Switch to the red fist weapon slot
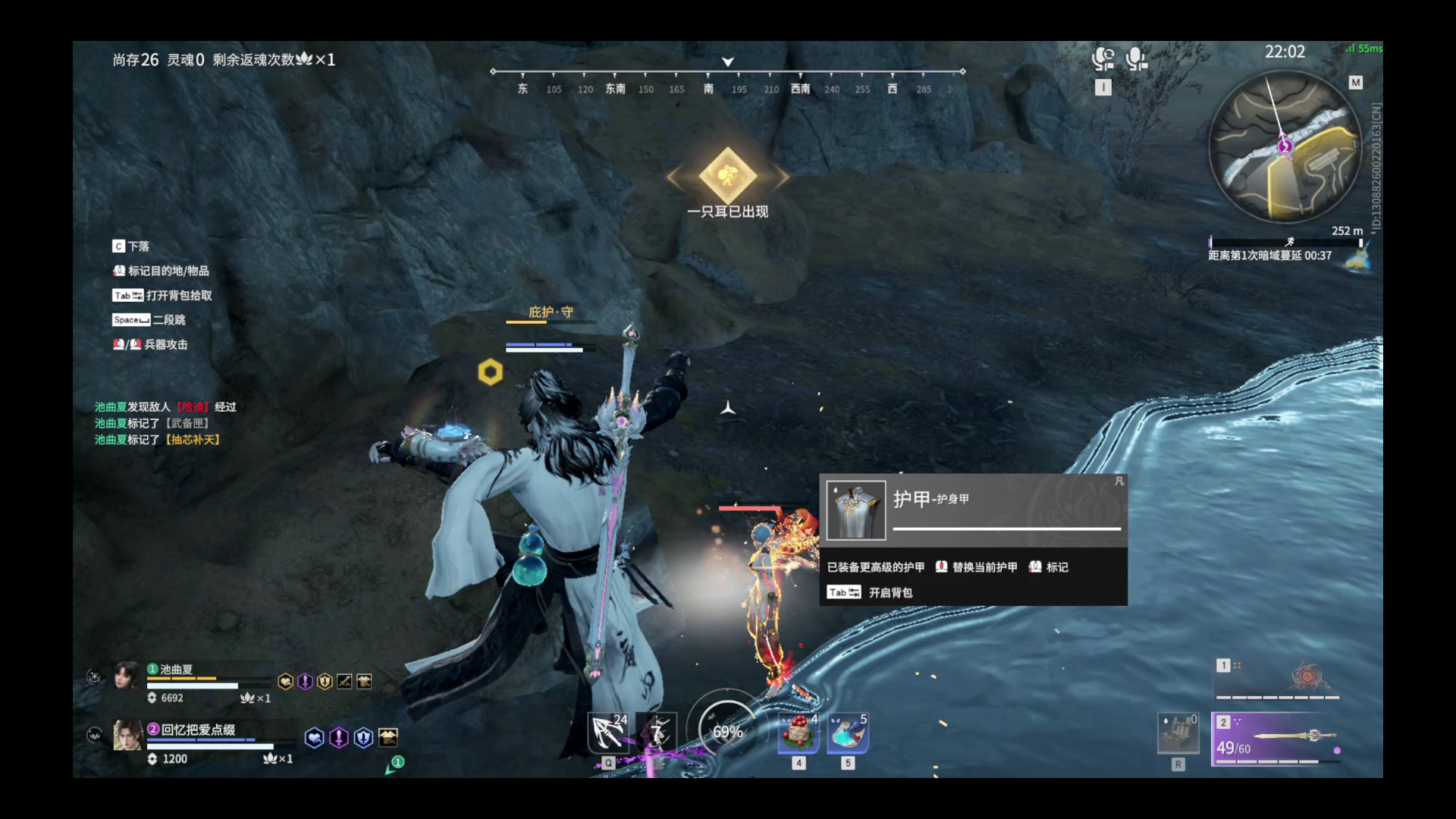Image resolution: width=1456 pixels, height=819 pixels. [1278, 679]
